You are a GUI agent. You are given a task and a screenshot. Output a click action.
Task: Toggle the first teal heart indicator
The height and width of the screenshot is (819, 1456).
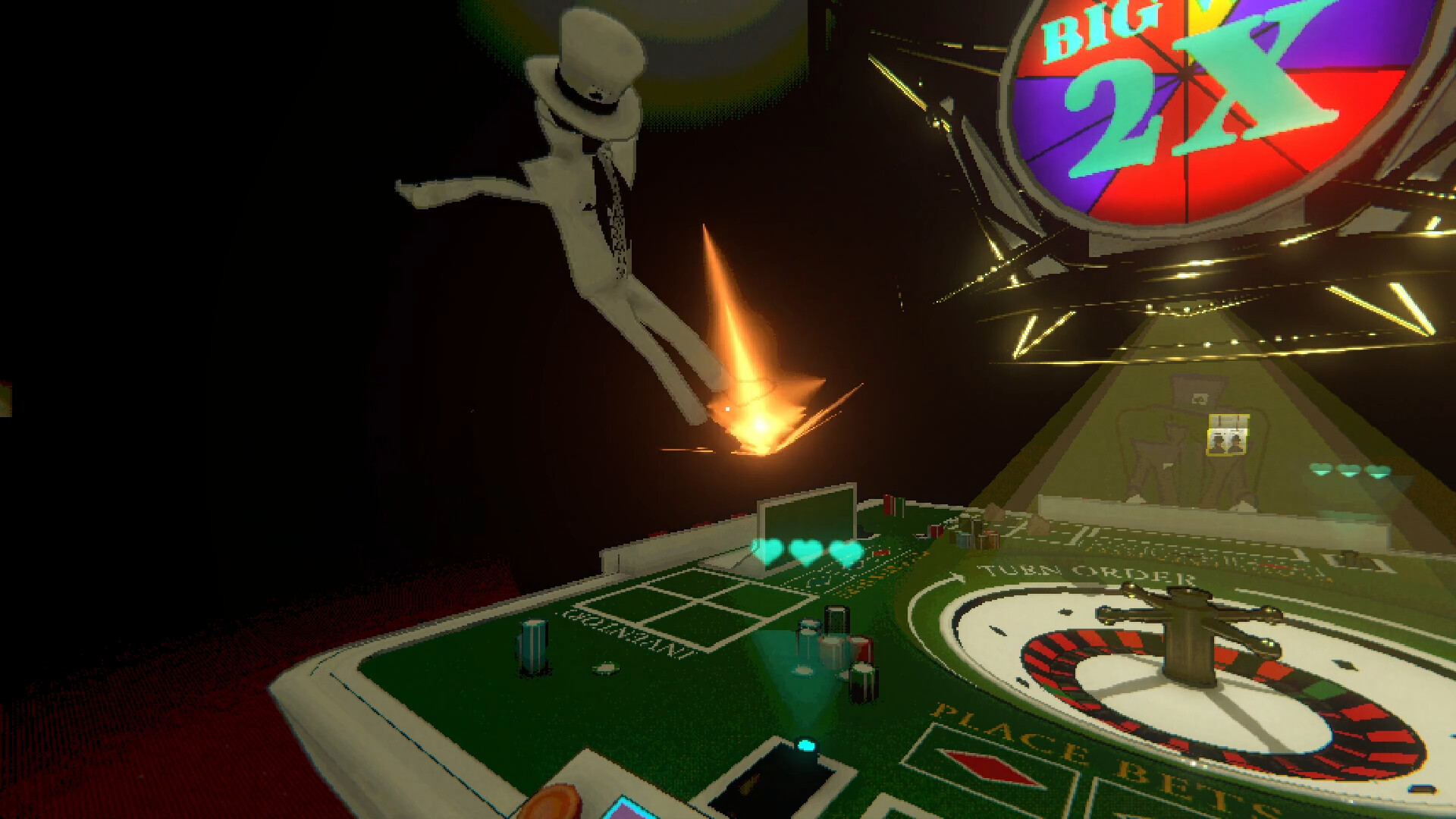click(x=769, y=551)
